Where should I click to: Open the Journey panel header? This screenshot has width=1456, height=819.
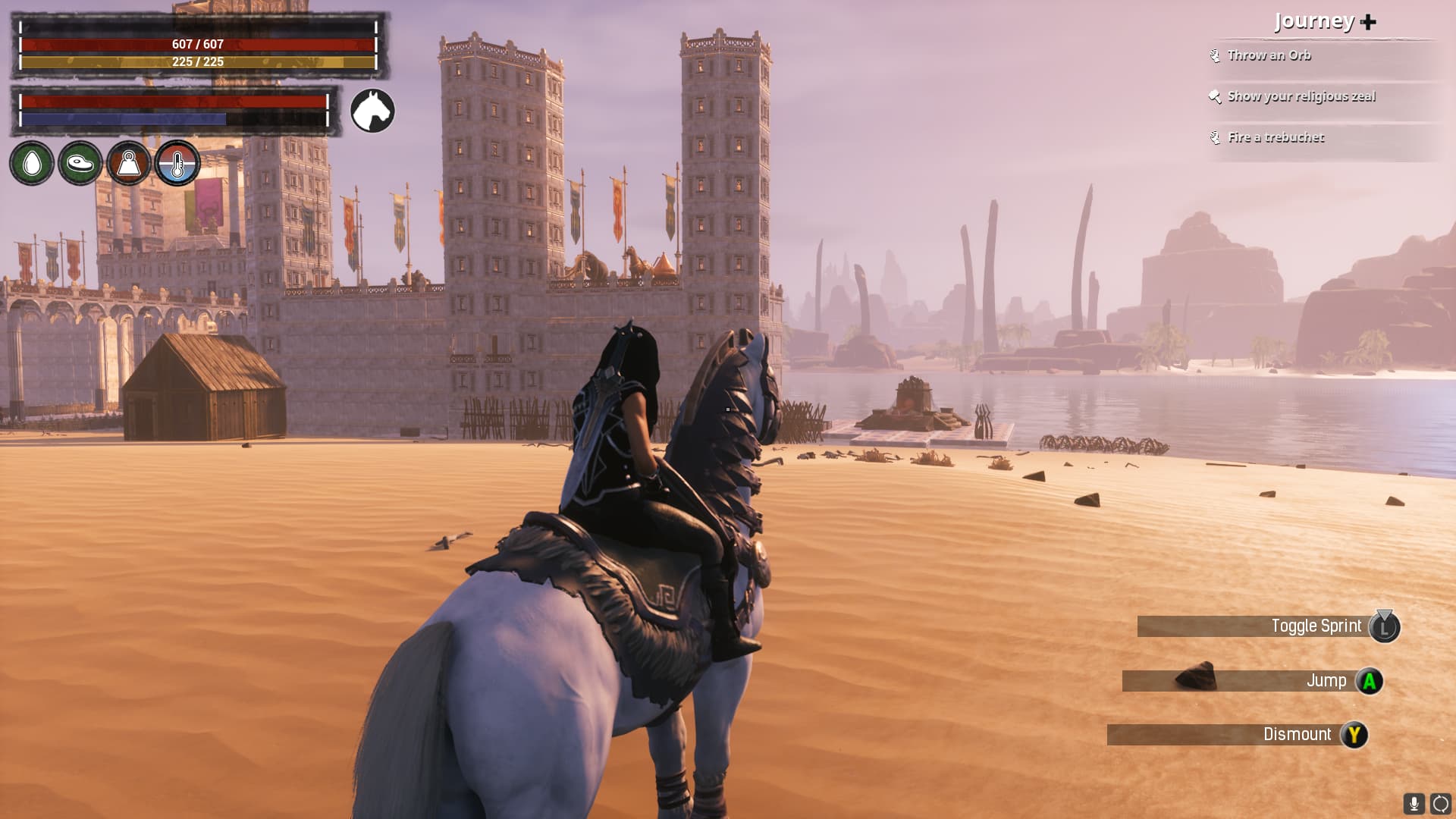pos(1324,21)
